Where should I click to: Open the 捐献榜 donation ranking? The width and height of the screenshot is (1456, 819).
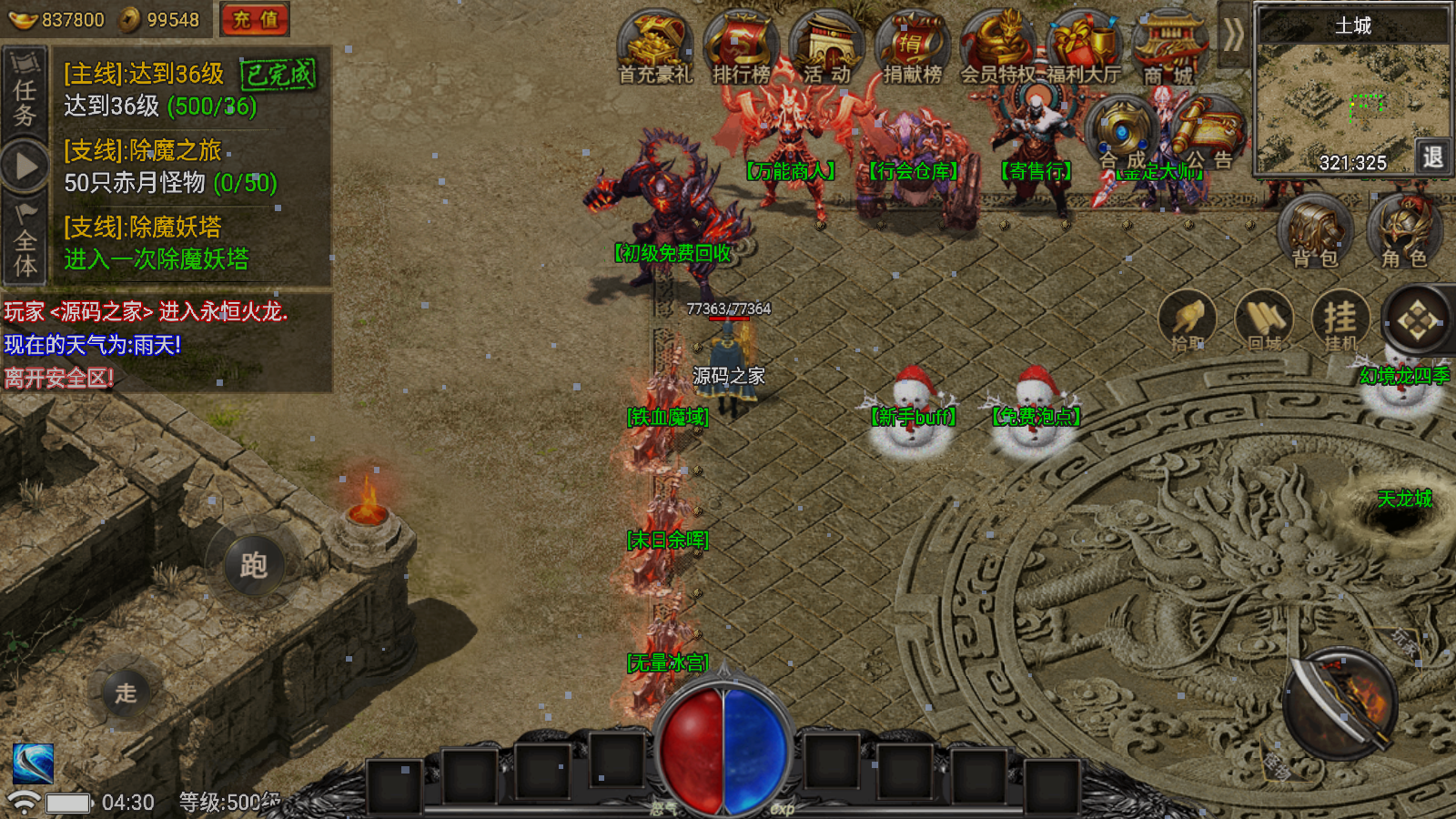(x=912, y=47)
